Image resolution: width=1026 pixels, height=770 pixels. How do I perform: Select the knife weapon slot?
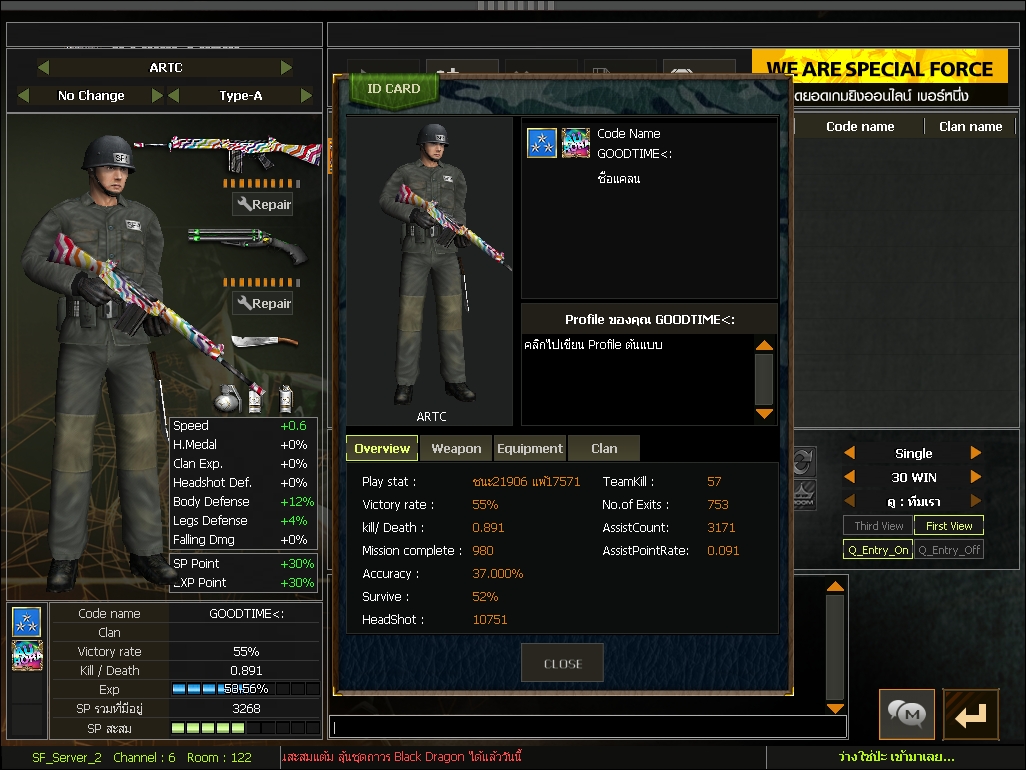click(x=264, y=345)
